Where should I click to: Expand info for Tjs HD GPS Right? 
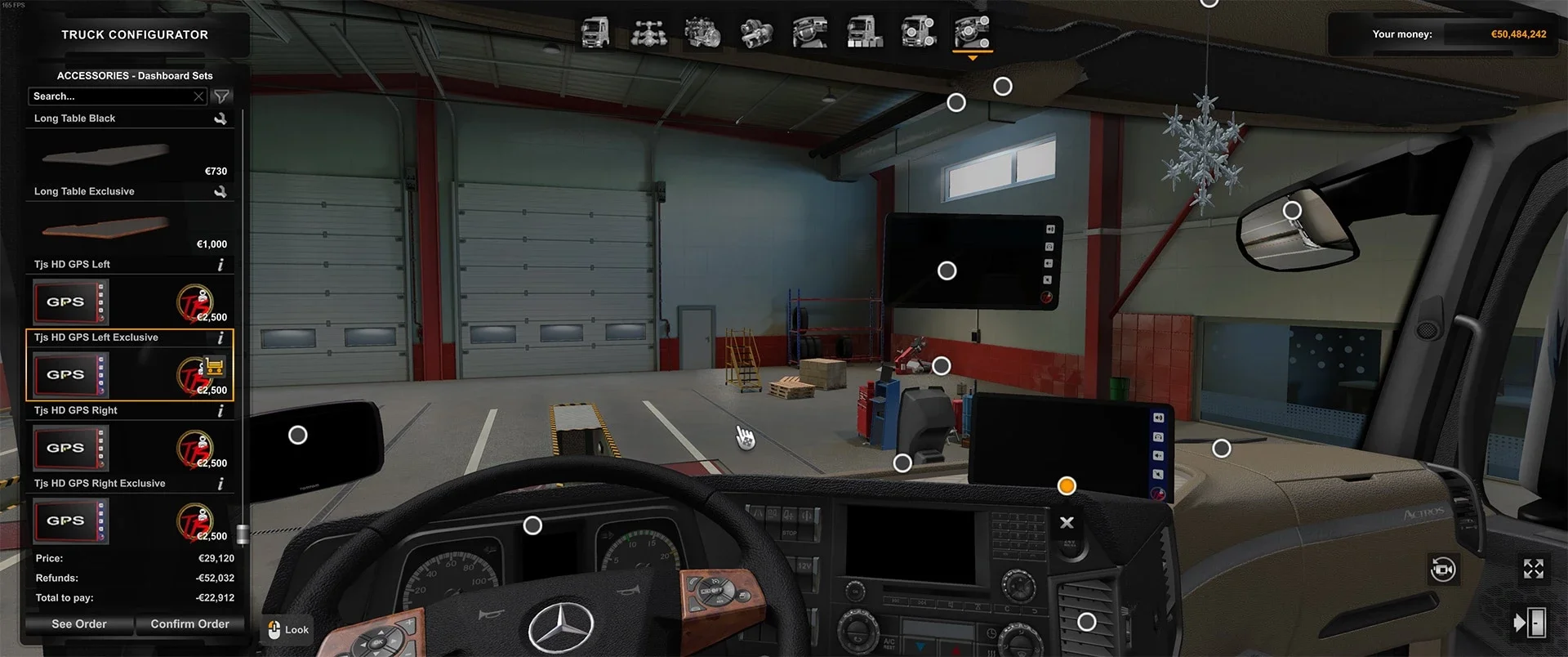pyautogui.click(x=220, y=410)
